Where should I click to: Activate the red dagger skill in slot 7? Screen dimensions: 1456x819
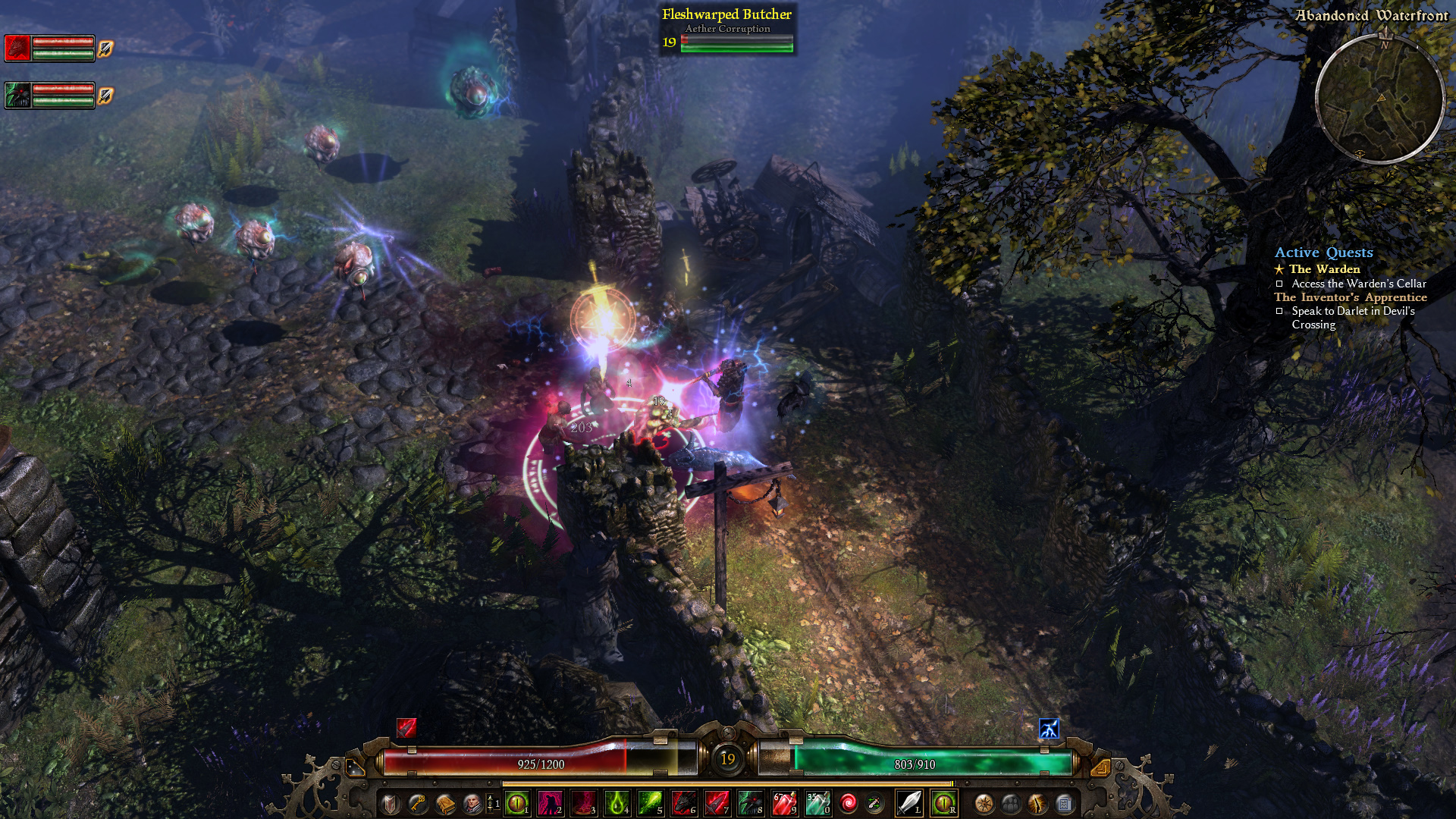point(717,802)
